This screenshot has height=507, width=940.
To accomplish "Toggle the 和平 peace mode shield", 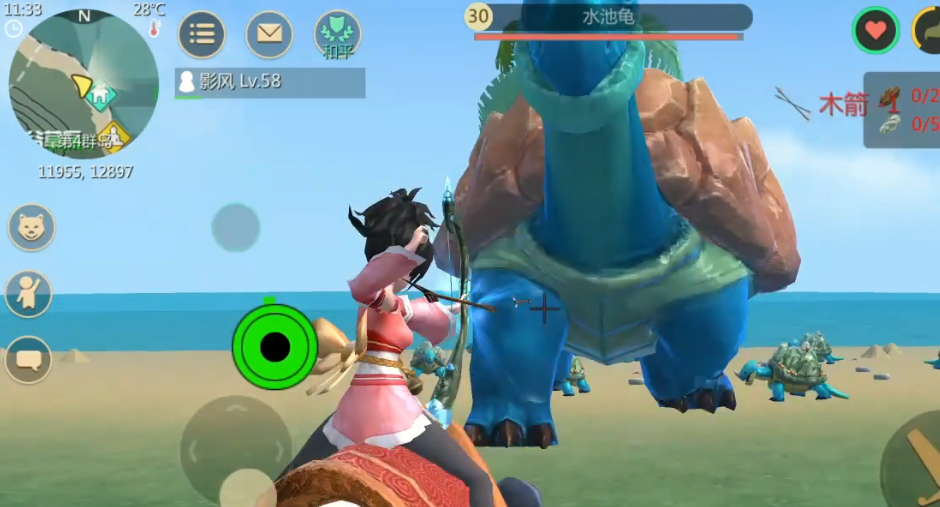I will point(337,34).
